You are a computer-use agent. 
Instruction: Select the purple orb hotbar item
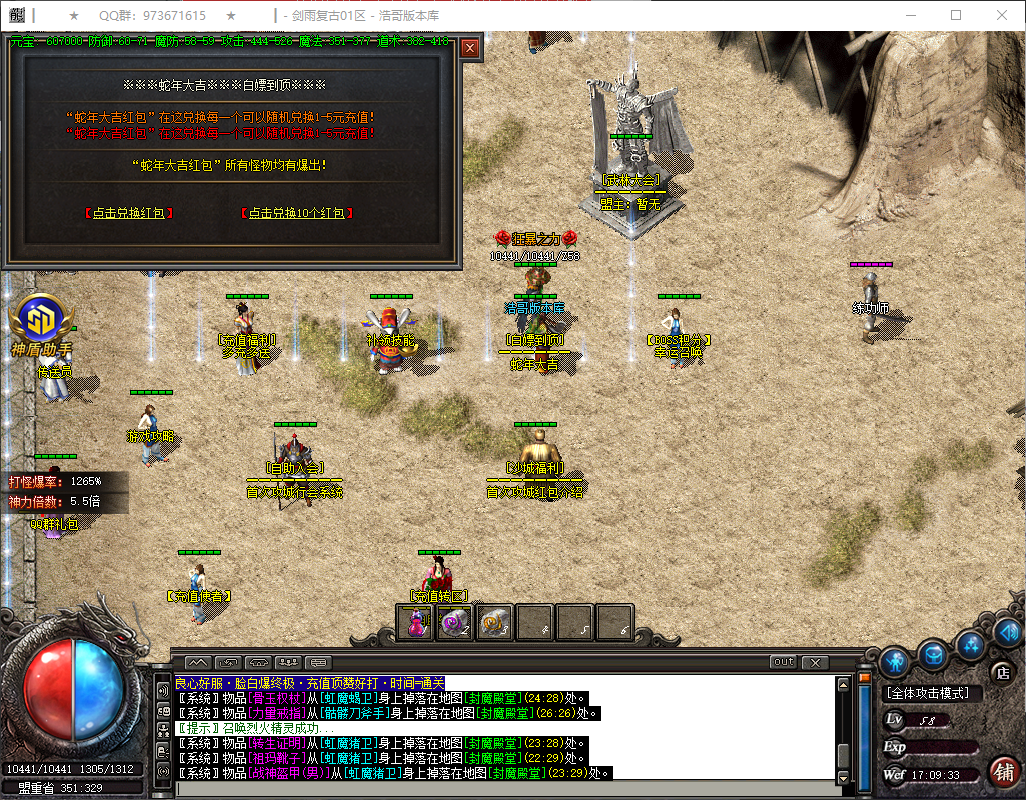point(455,622)
